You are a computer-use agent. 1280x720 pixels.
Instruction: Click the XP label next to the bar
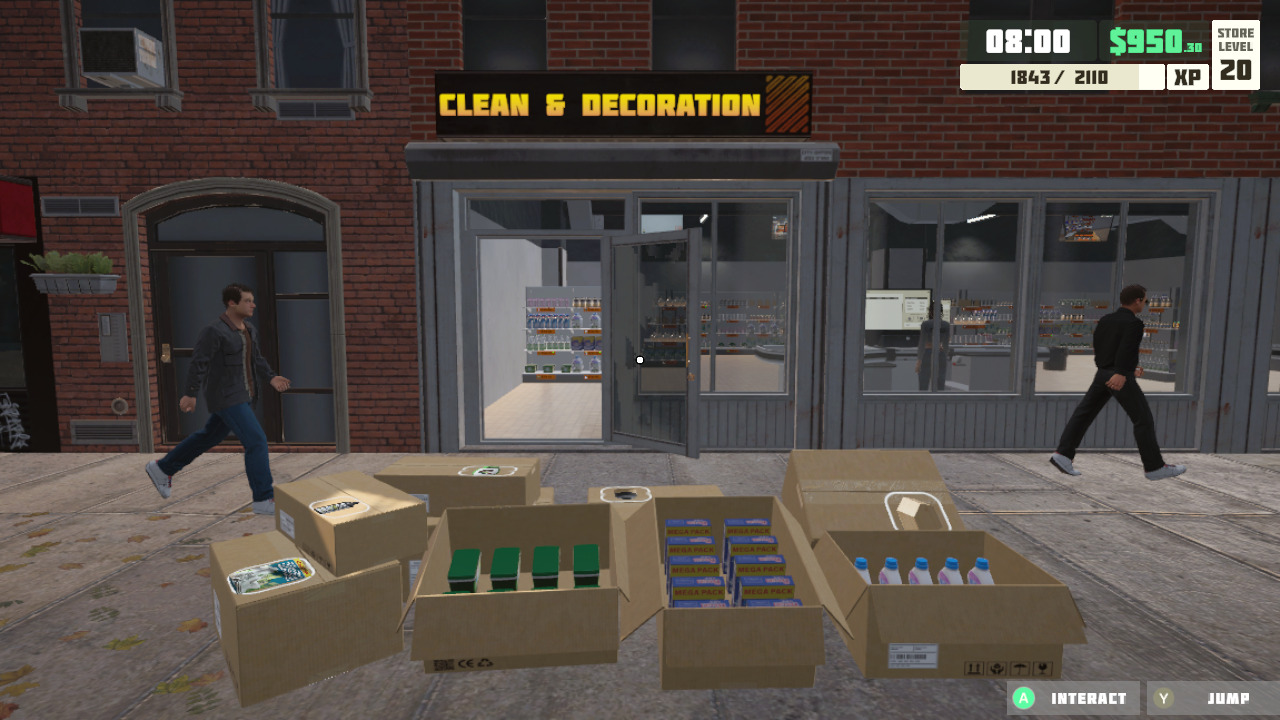click(x=1188, y=75)
